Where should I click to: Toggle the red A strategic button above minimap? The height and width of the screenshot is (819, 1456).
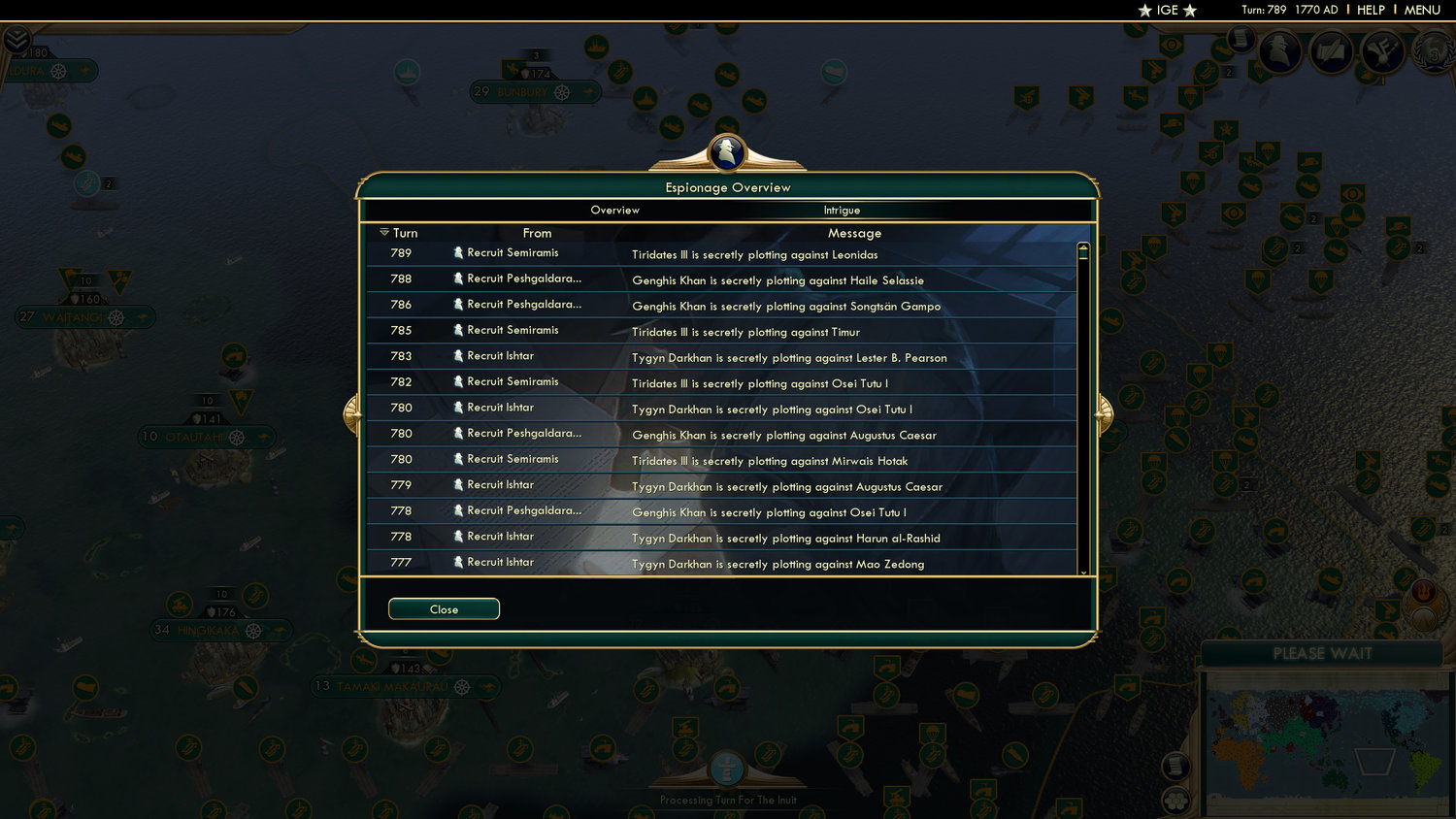(x=1423, y=617)
